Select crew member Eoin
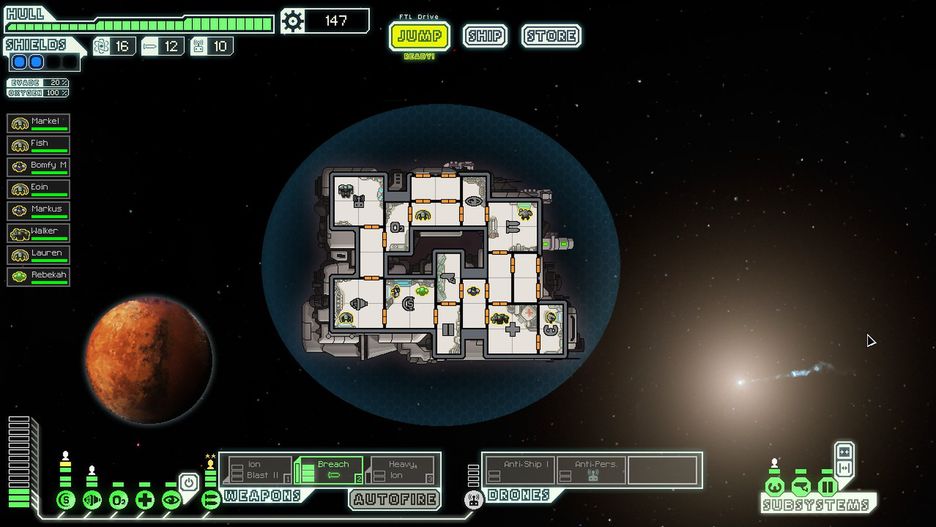Viewport: 936px width, 527px height. pos(39,189)
